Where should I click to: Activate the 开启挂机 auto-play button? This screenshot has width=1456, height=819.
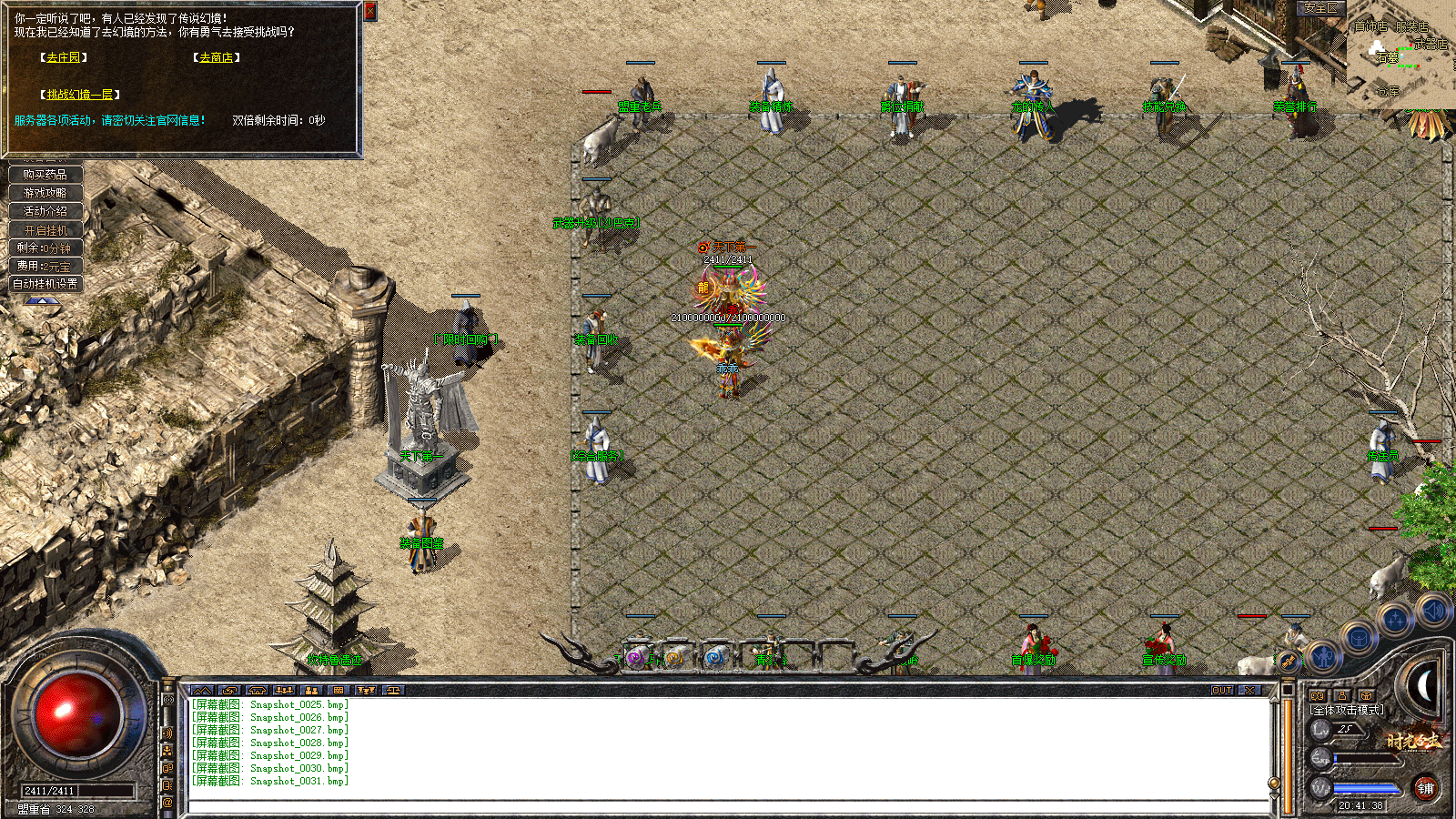[45, 230]
